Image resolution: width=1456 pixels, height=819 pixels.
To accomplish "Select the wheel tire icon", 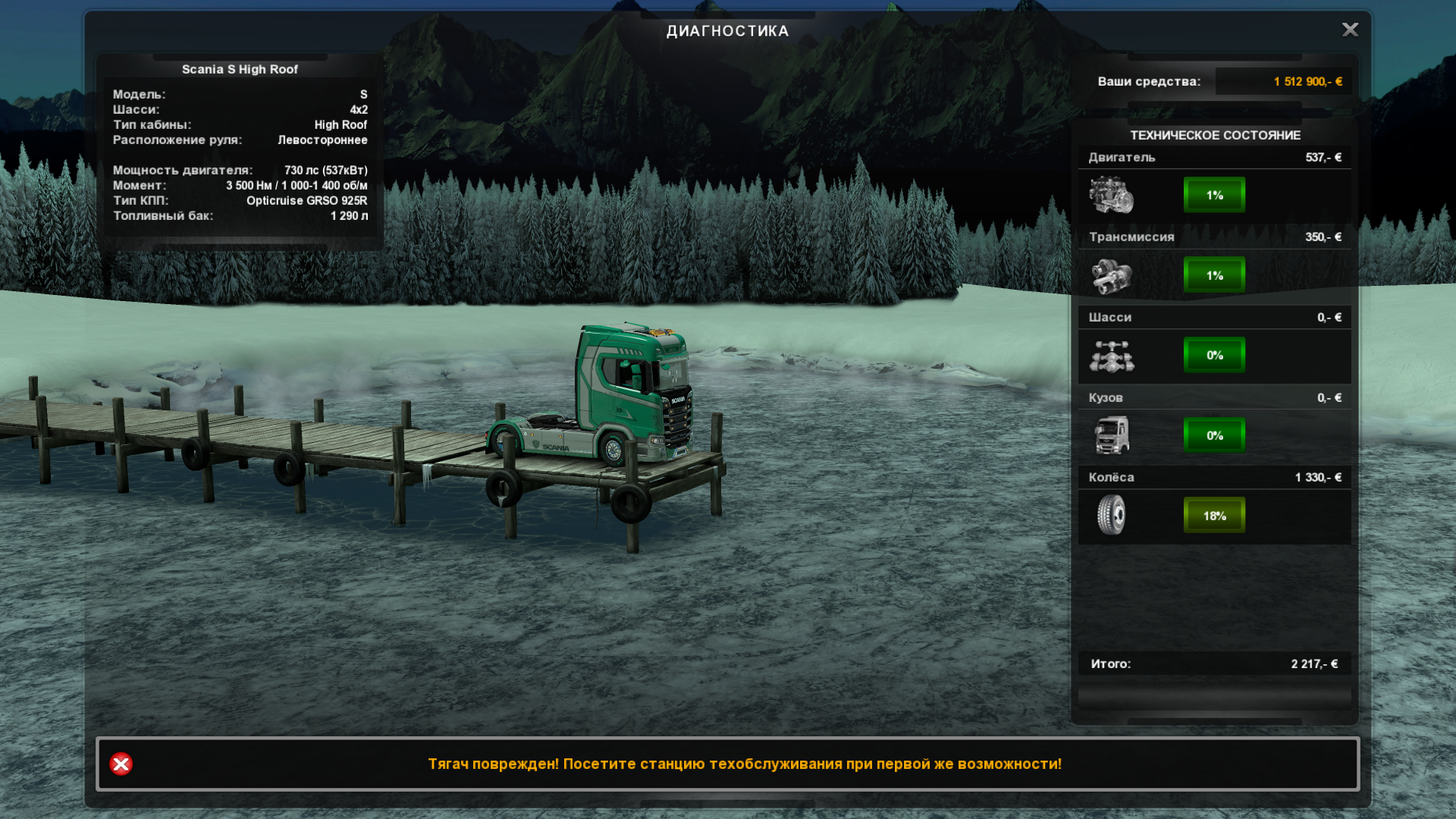I will 1111,516.
